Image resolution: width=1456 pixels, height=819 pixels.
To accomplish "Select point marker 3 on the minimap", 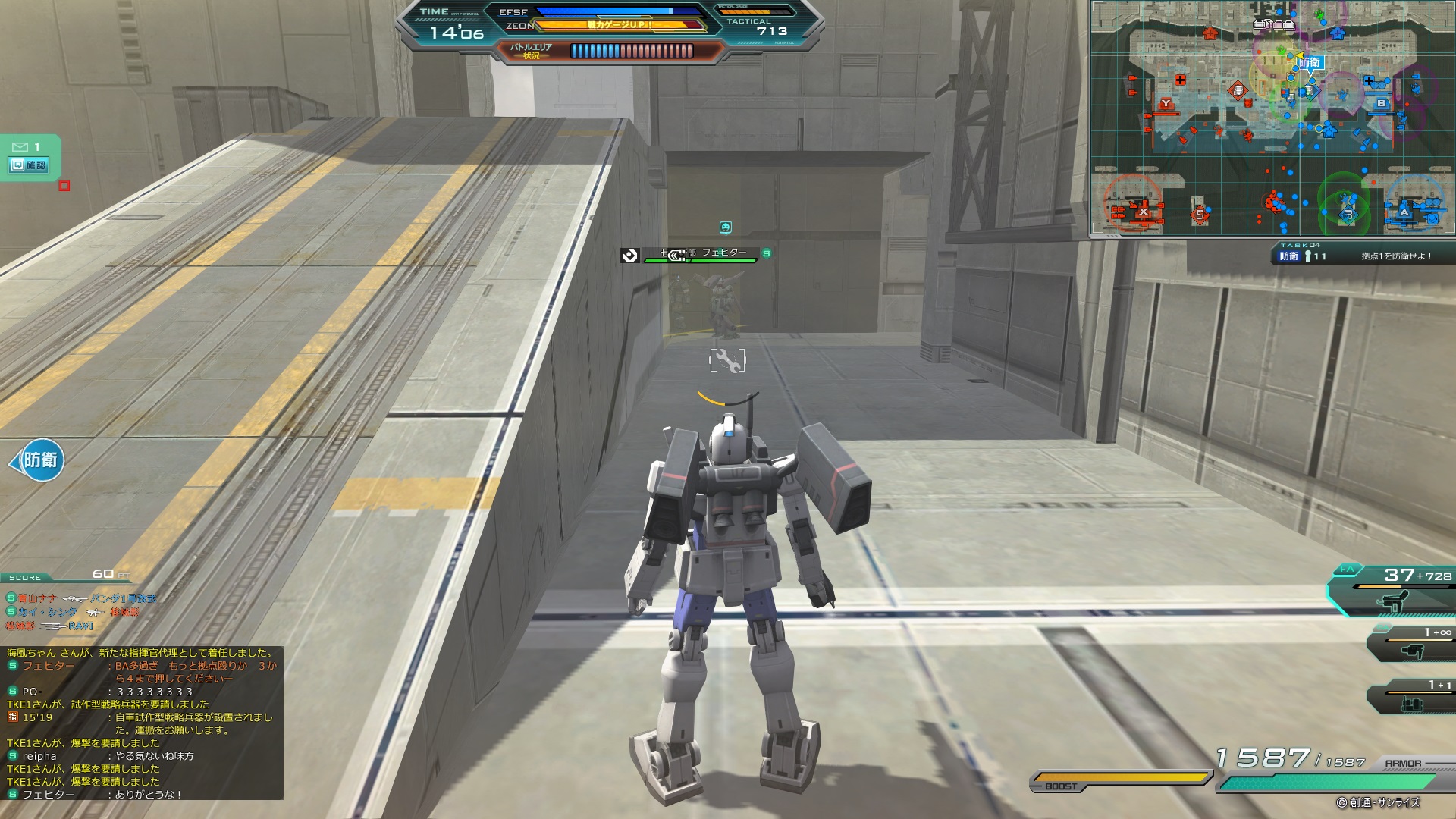I will tap(1348, 215).
